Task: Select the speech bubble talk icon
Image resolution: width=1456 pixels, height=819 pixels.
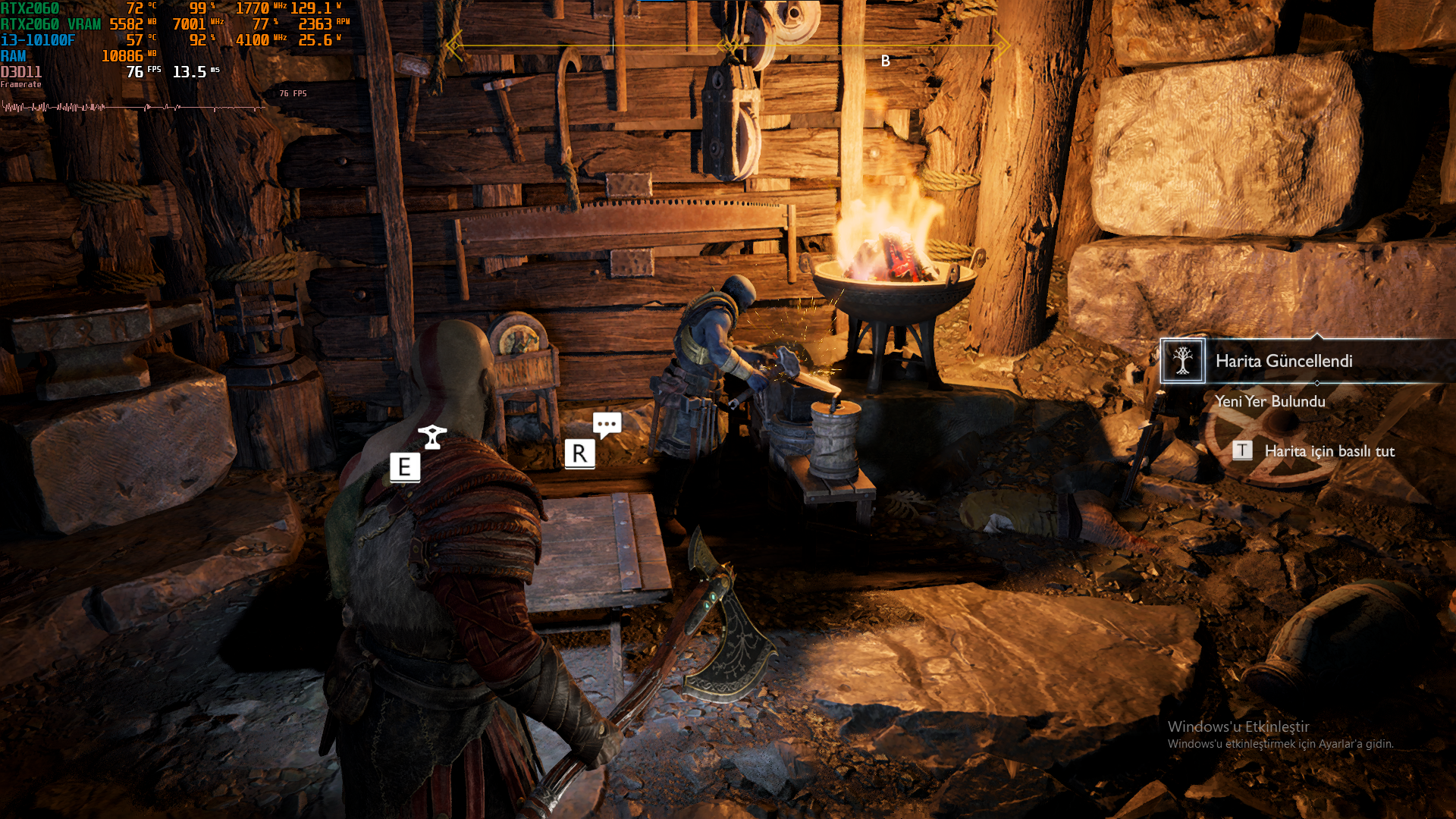Action: (607, 425)
